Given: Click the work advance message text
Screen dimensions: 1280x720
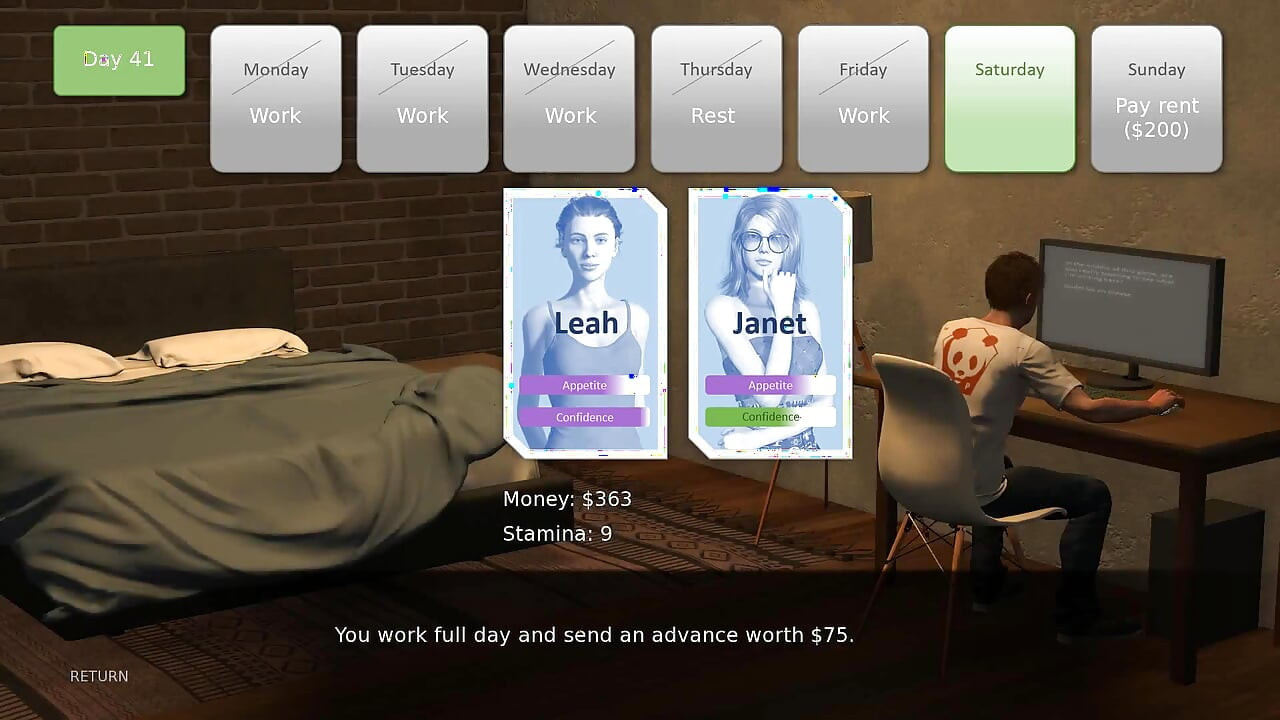Looking at the screenshot, I should (x=595, y=635).
